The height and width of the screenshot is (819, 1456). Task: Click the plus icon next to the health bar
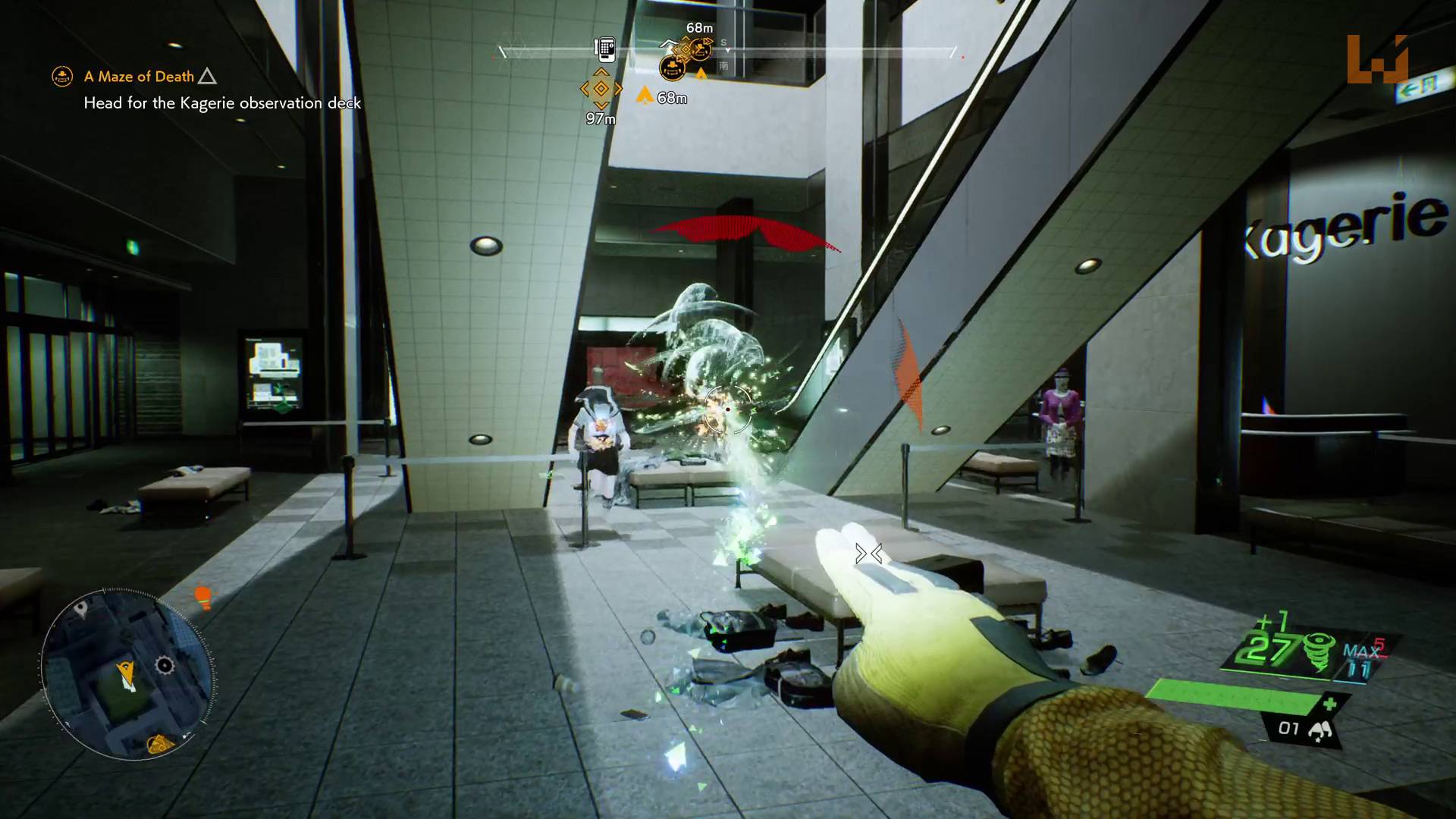(1329, 702)
